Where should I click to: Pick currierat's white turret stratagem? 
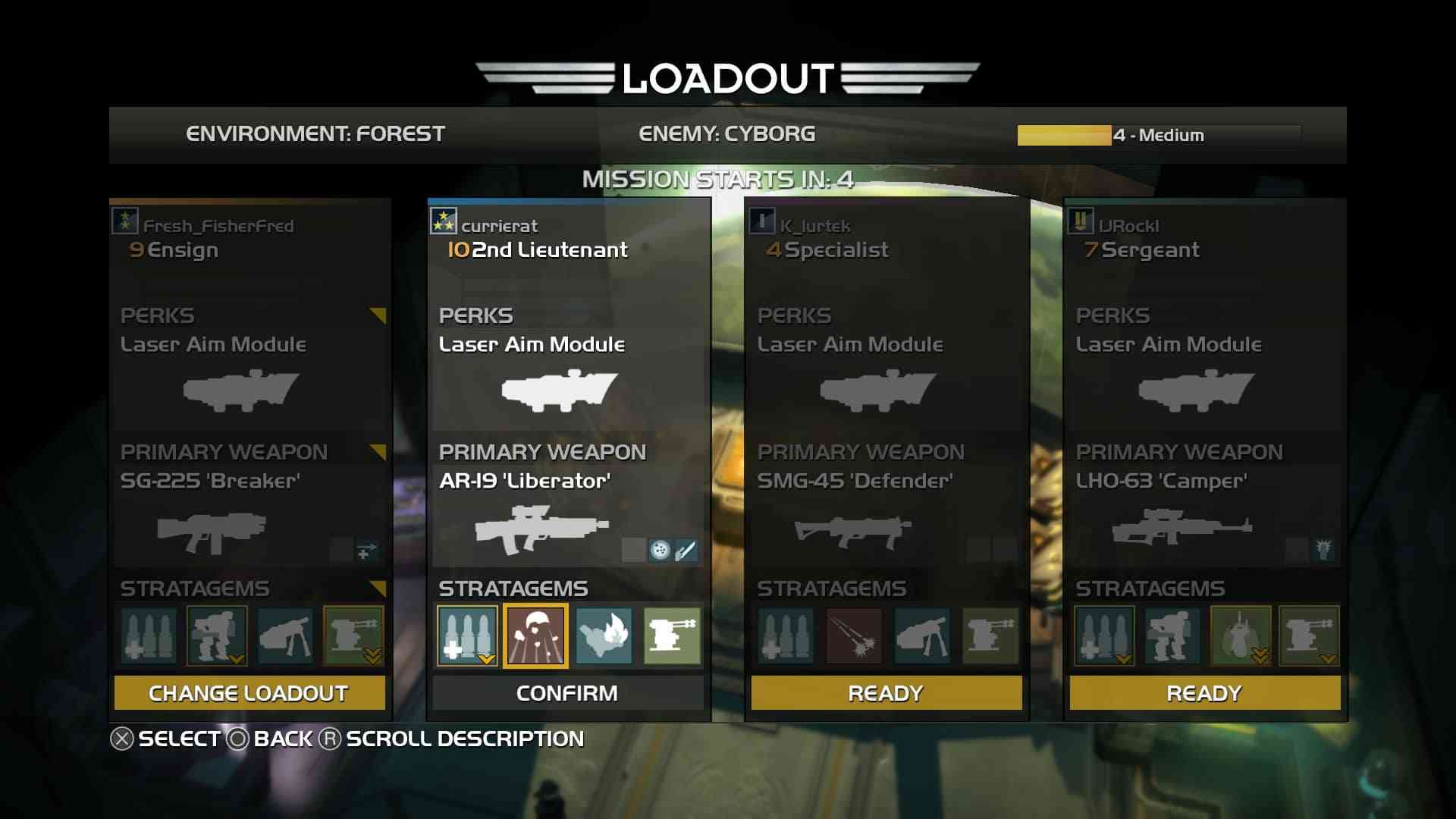click(672, 635)
